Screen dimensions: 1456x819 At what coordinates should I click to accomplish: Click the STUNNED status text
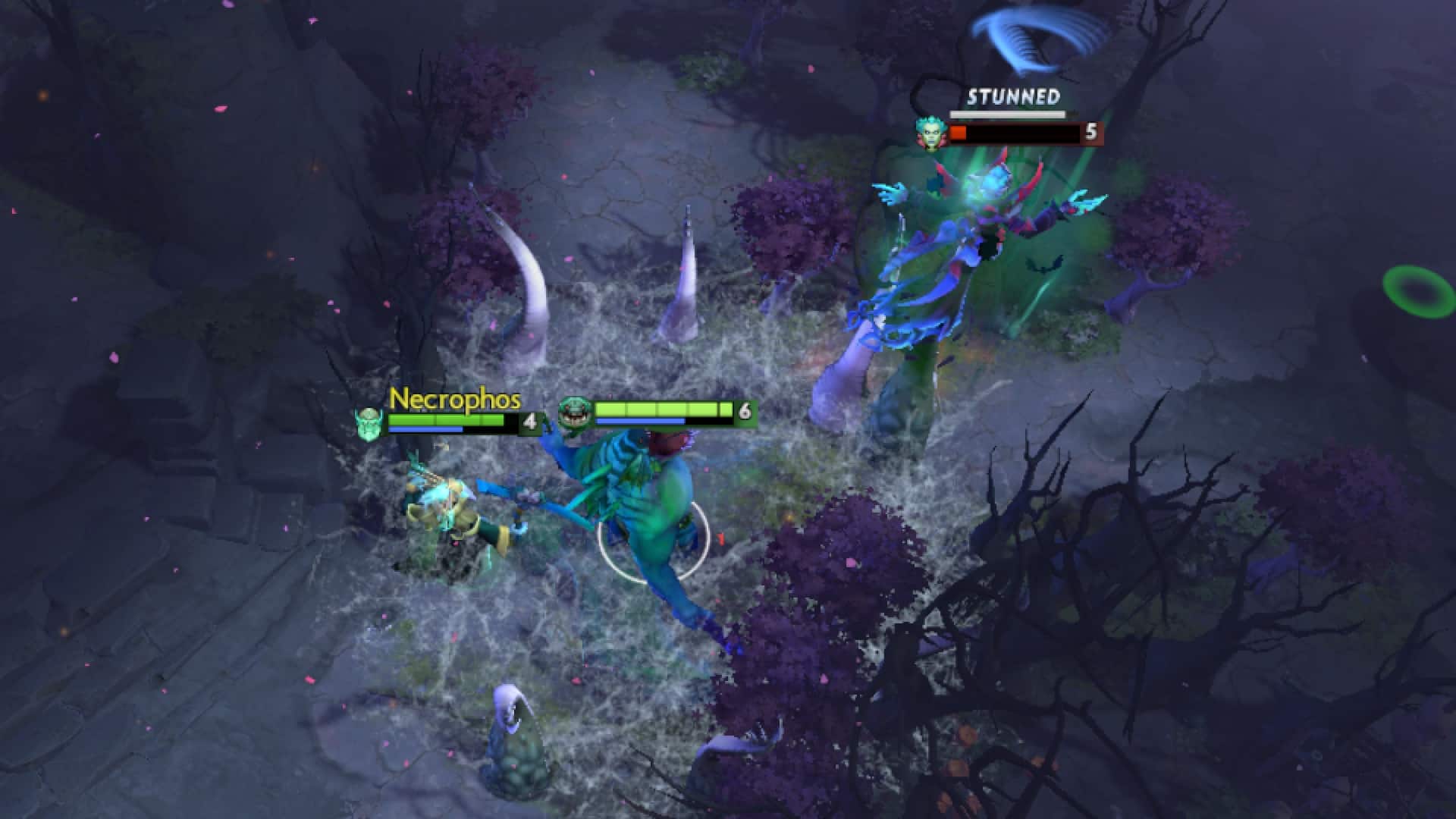(1014, 96)
